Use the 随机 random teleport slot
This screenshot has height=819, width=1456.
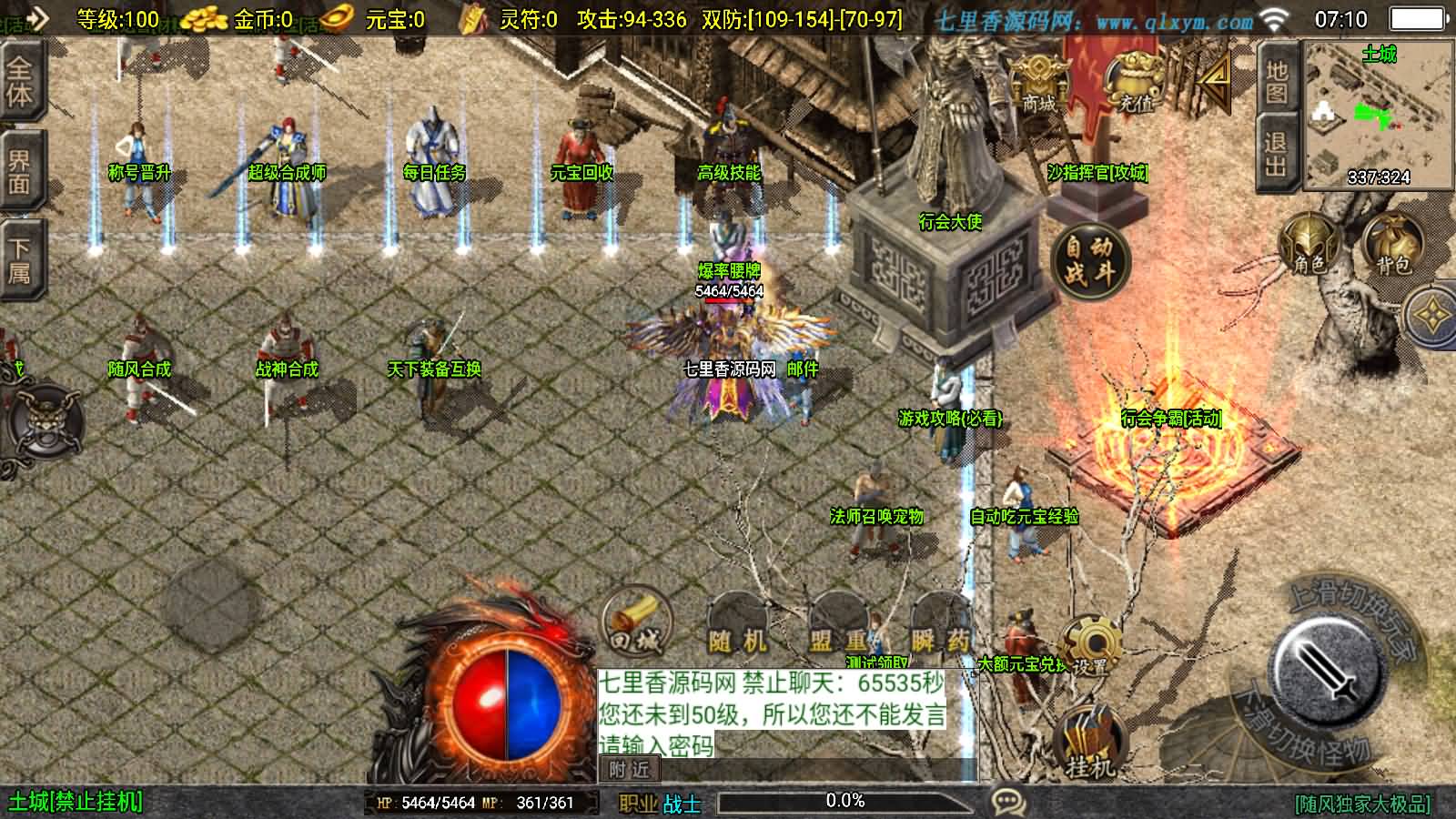click(737, 630)
